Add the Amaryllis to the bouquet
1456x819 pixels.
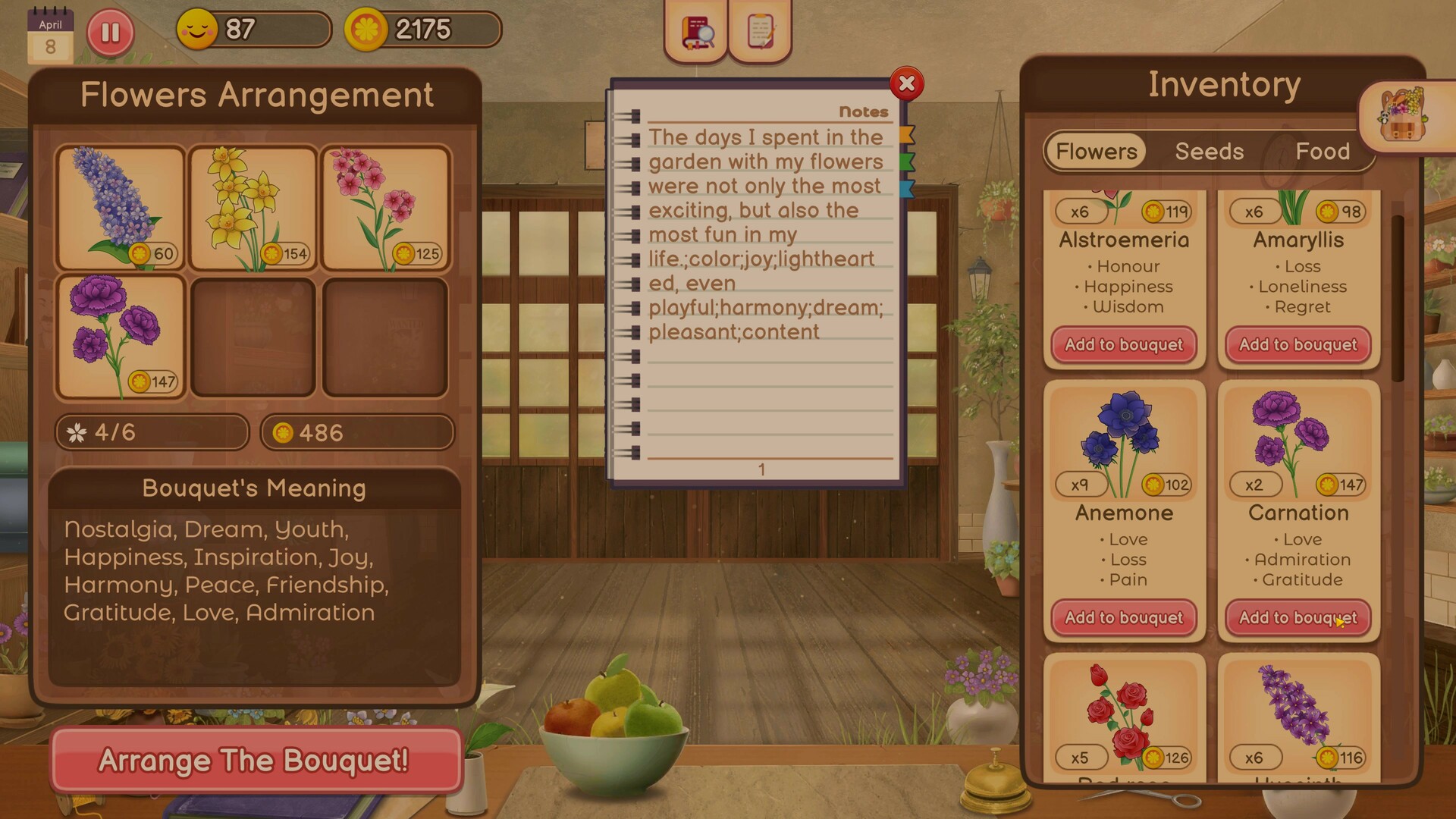click(1298, 344)
